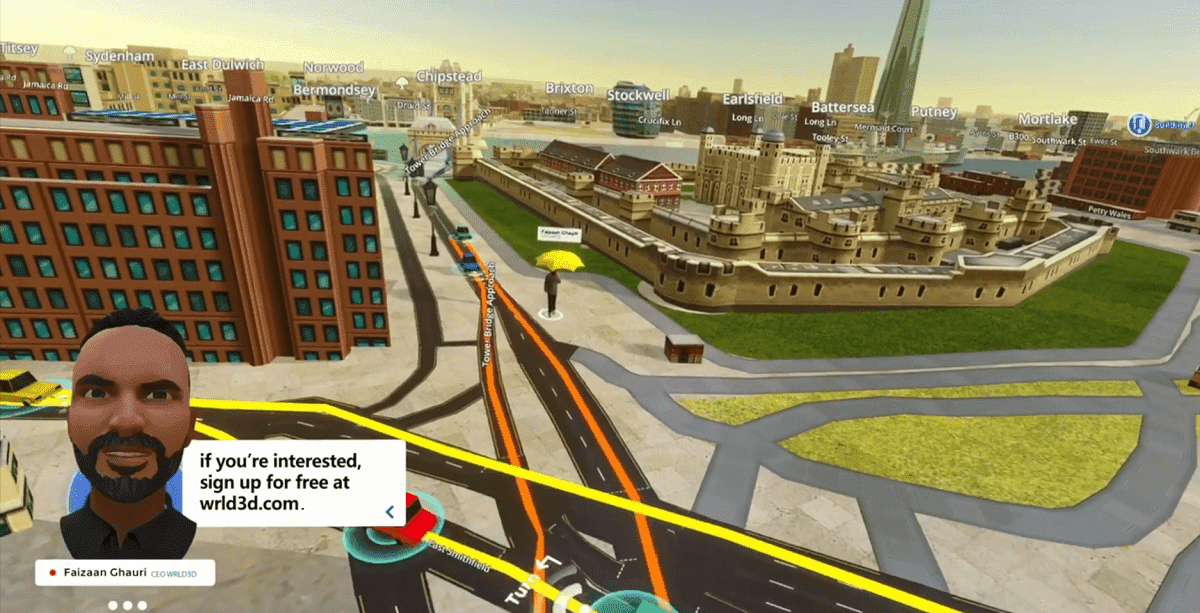Click the Mortlake place label
Screen dimensions: 1200x613
[x=1048, y=119]
